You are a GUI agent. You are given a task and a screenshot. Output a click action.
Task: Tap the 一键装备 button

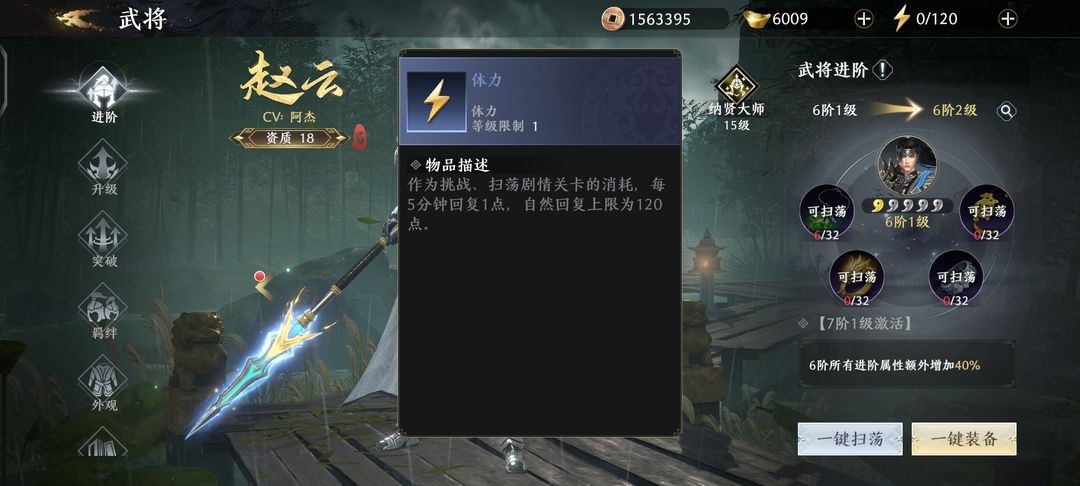point(964,439)
